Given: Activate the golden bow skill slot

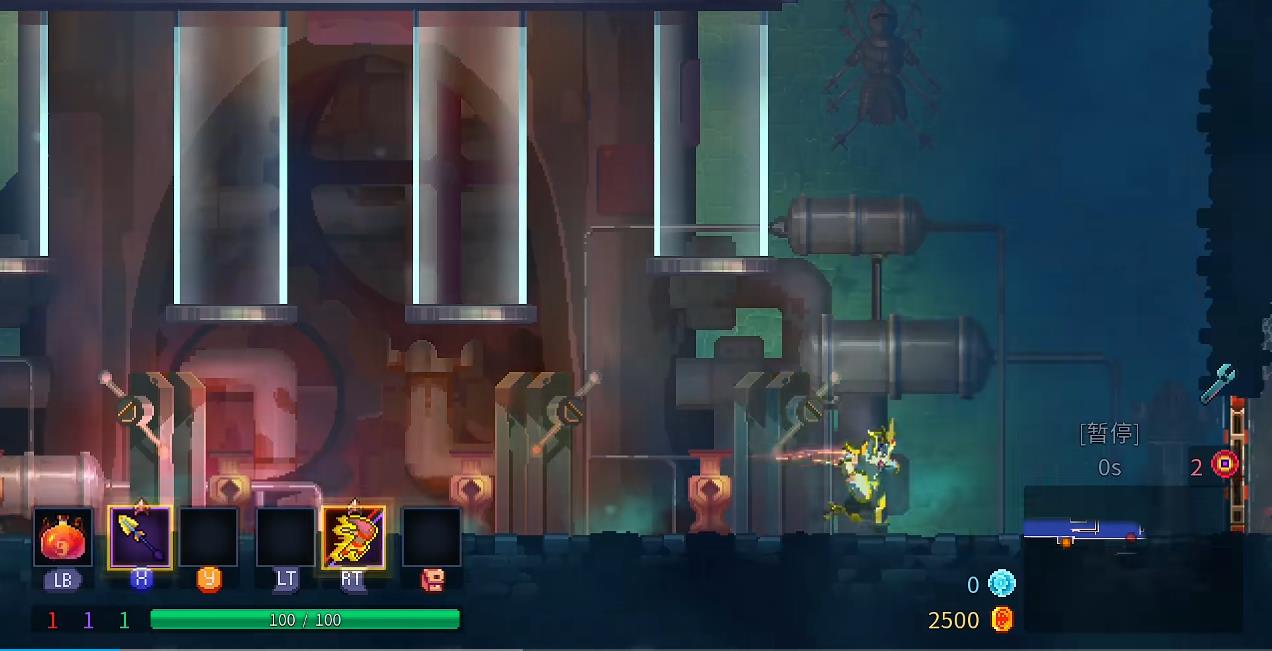Looking at the screenshot, I should click(x=353, y=537).
